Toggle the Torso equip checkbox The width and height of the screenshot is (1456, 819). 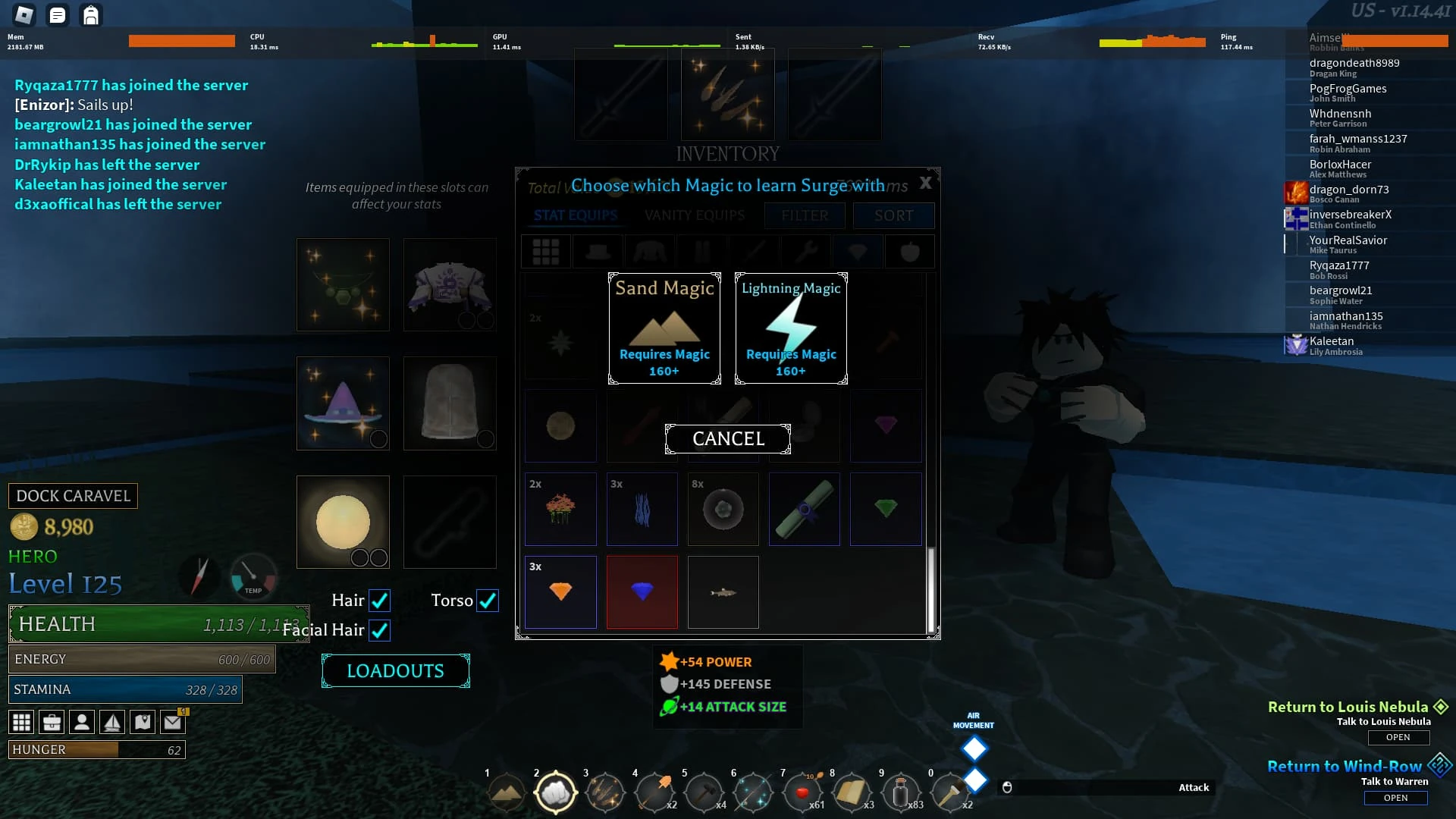(x=488, y=600)
